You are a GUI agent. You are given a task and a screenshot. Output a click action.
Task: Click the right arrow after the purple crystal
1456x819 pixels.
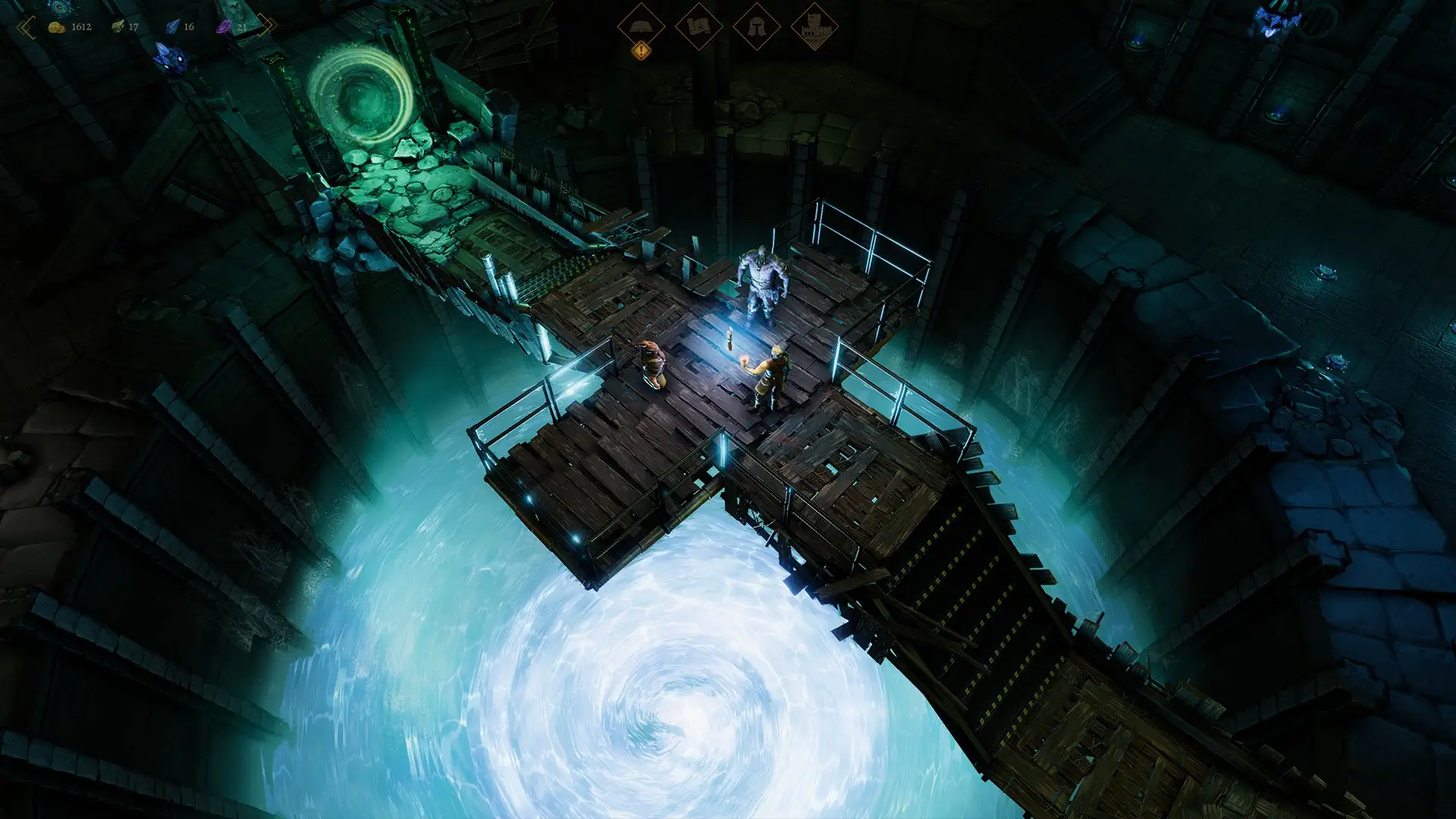click(266, 27)
